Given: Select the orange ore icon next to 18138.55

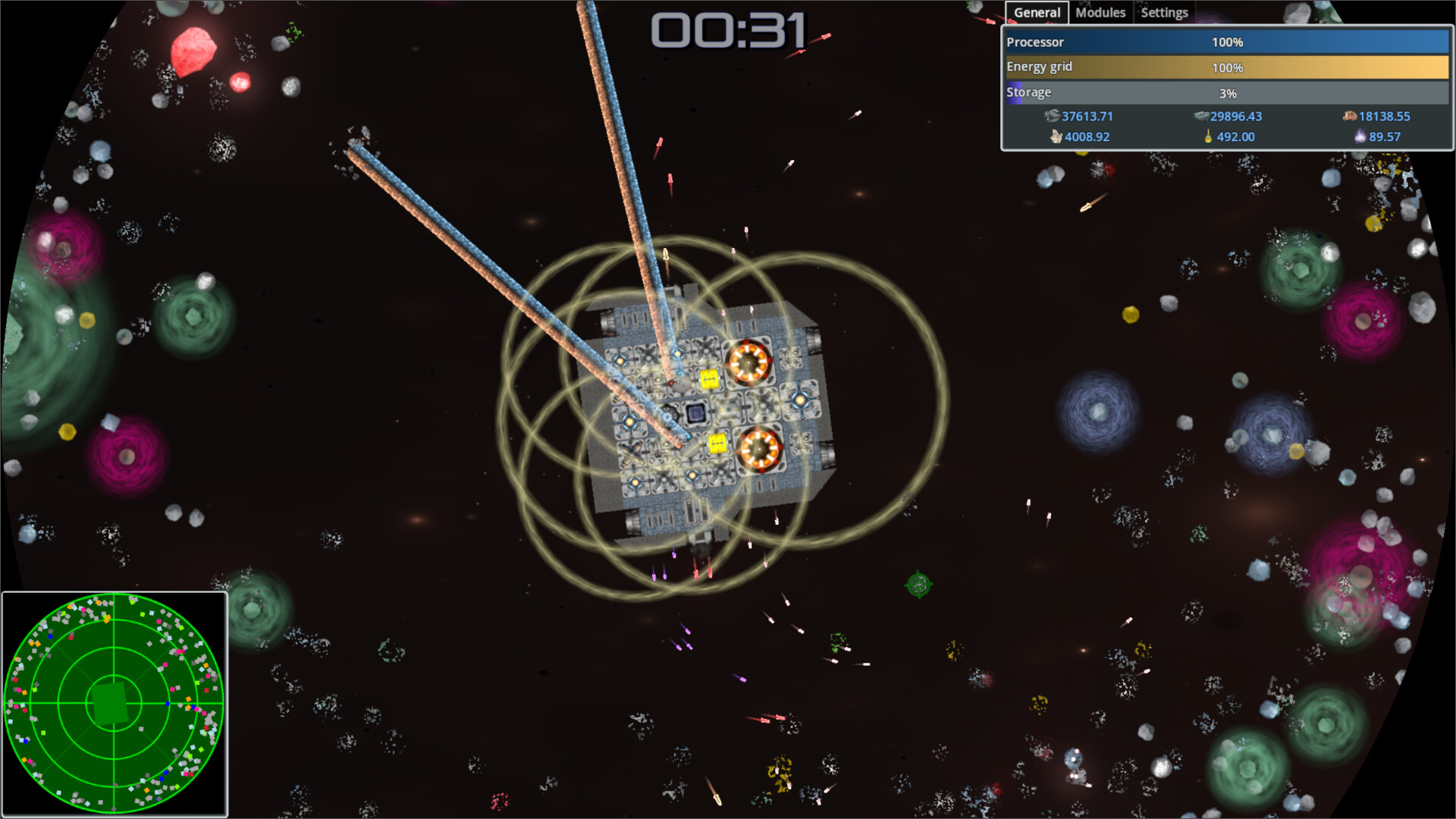Looking at the screenshot, I should tap(1350, 116).
